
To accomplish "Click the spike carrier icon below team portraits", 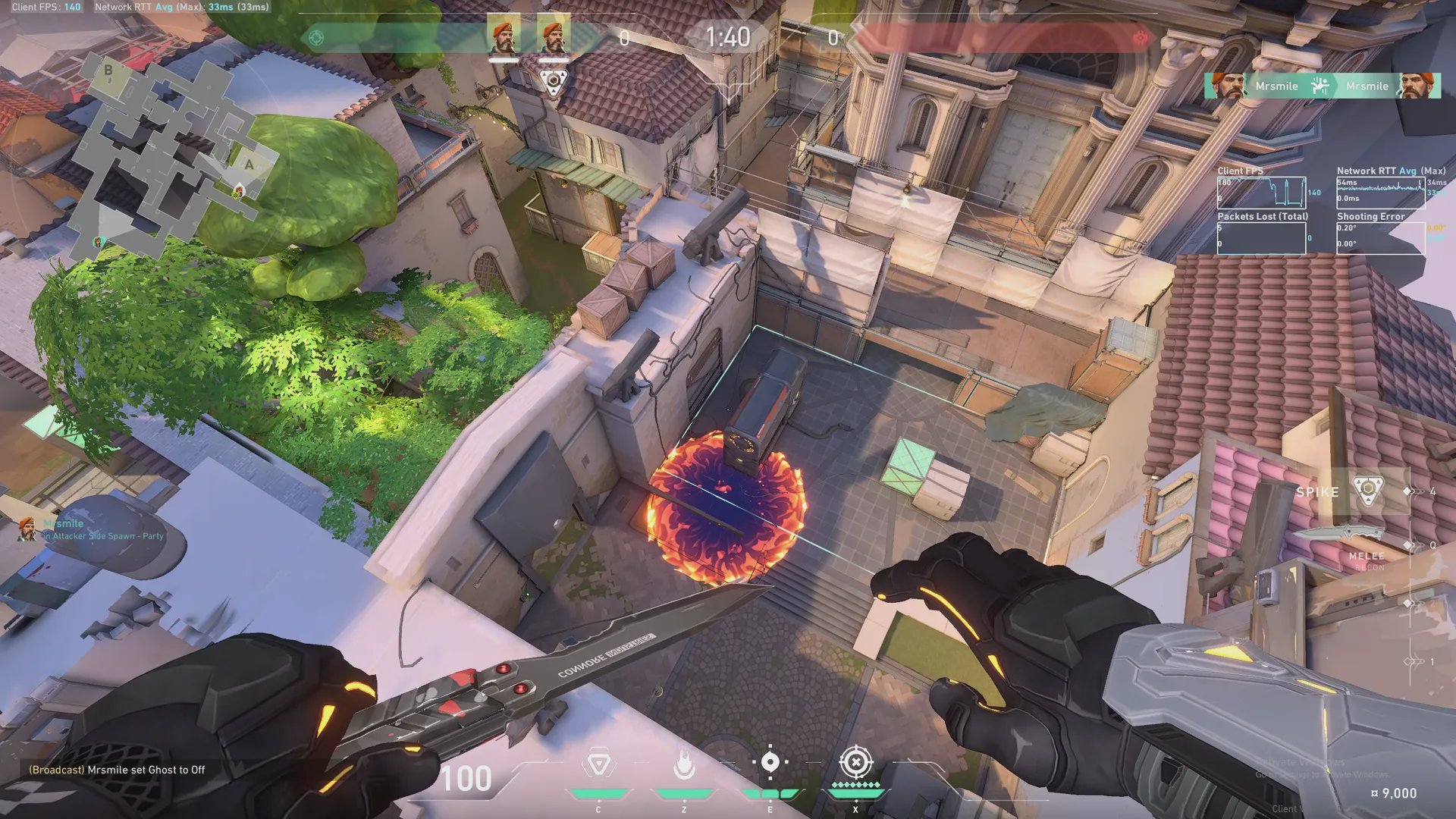I will 554,81.
